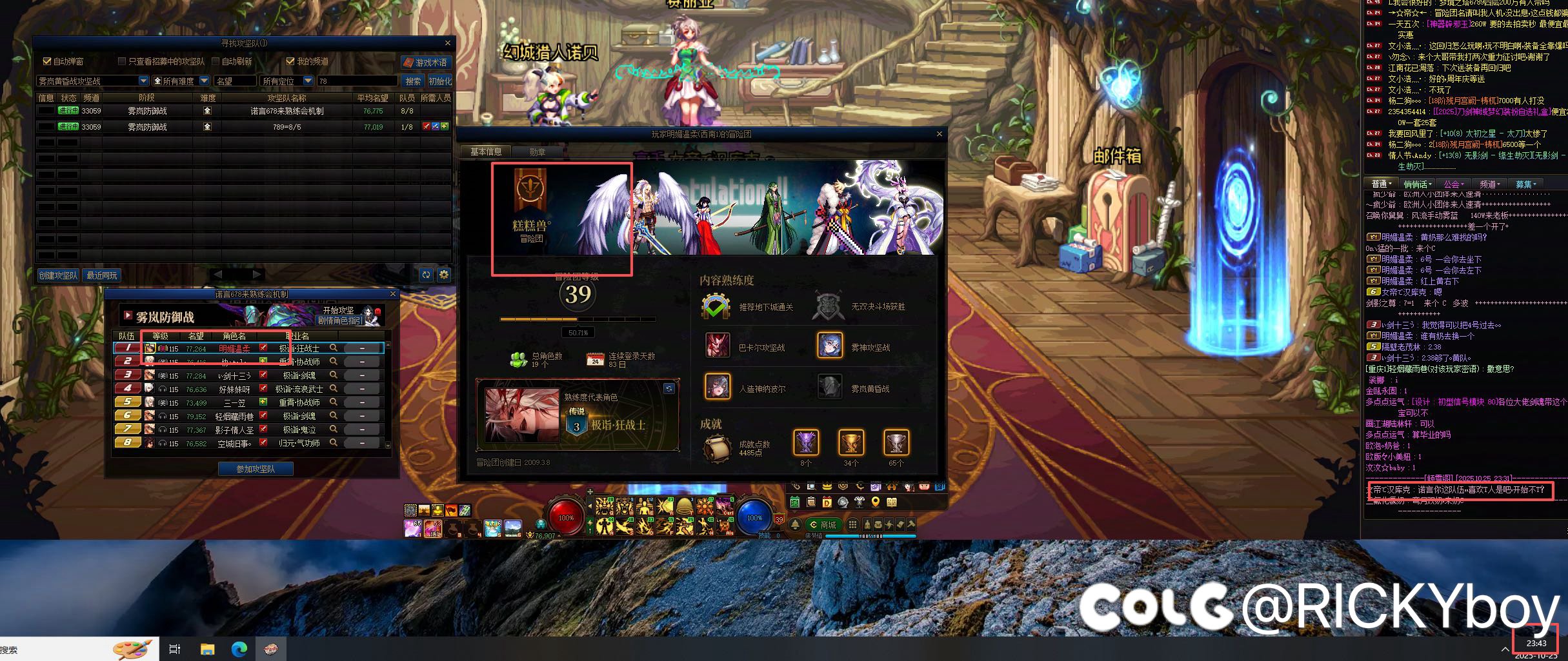Close the 冒险团 adventure group info window
Viewport: 1568px width, 661px height.
(x=940, y=134)
